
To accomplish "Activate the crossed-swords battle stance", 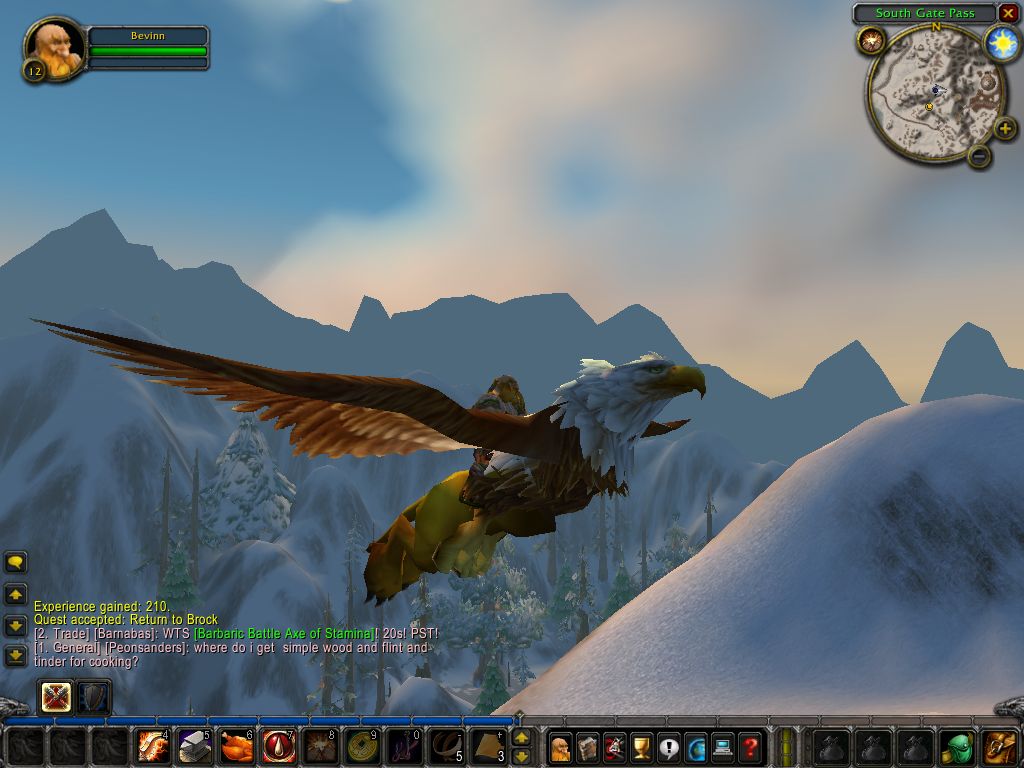I will click(56, 697).
